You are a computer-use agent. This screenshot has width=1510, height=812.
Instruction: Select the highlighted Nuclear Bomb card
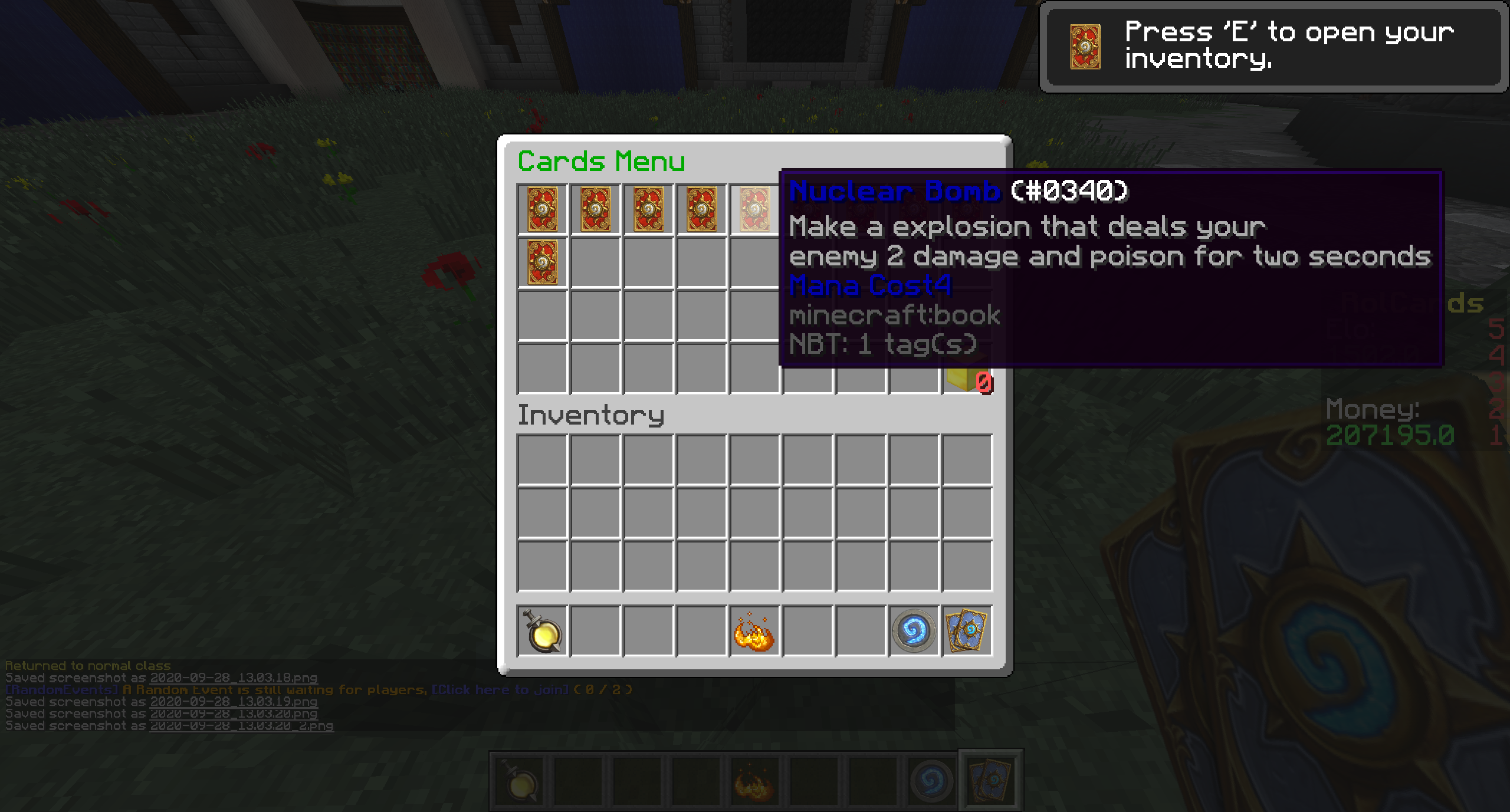pos(754,209)
